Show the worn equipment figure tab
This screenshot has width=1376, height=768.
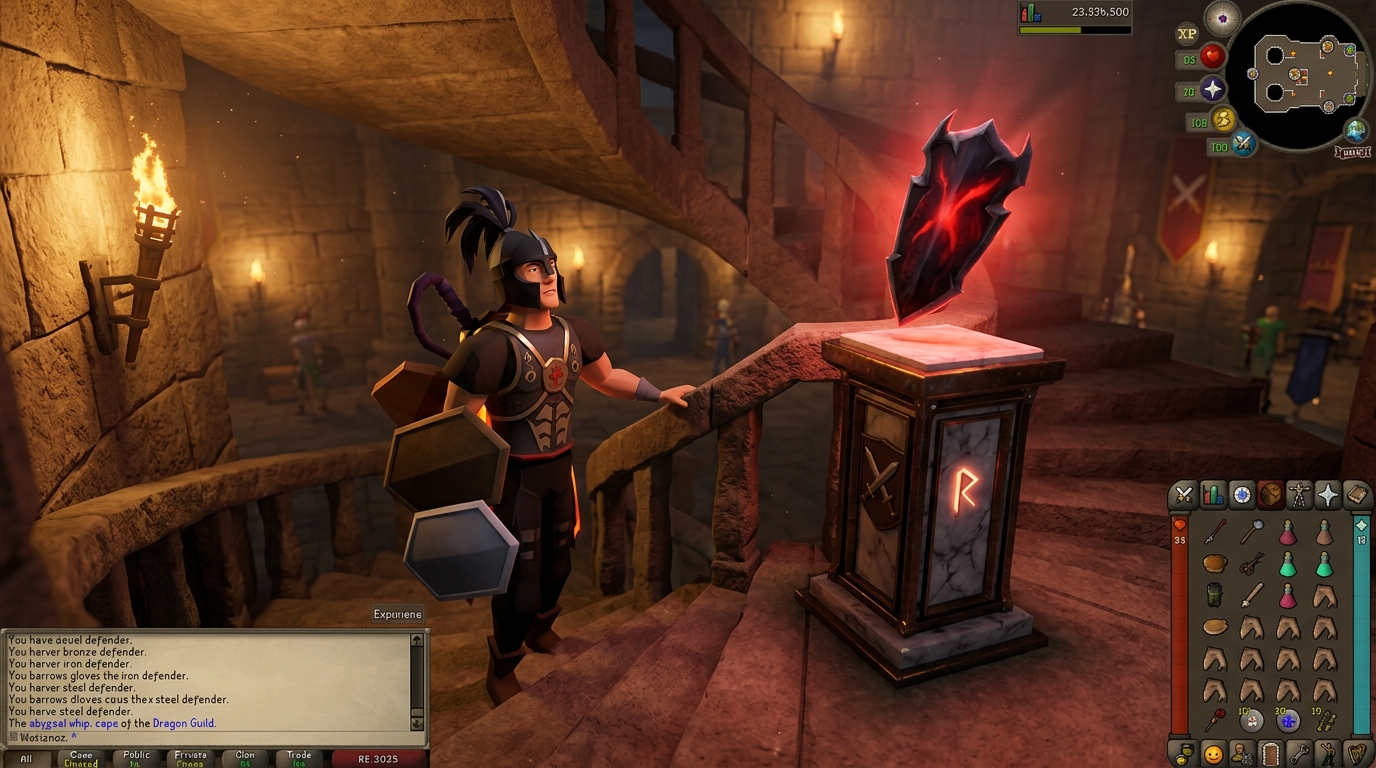point(1299,494)
